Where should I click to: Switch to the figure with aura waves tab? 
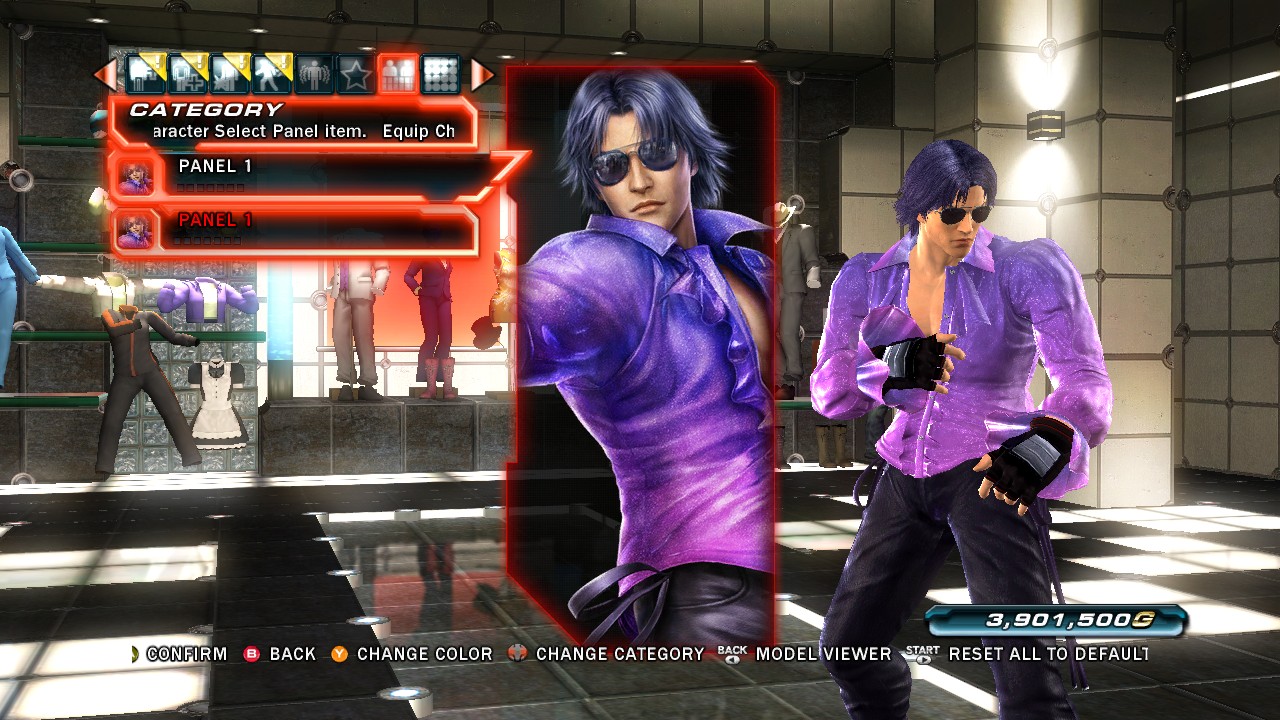click(x=312, y=74)
